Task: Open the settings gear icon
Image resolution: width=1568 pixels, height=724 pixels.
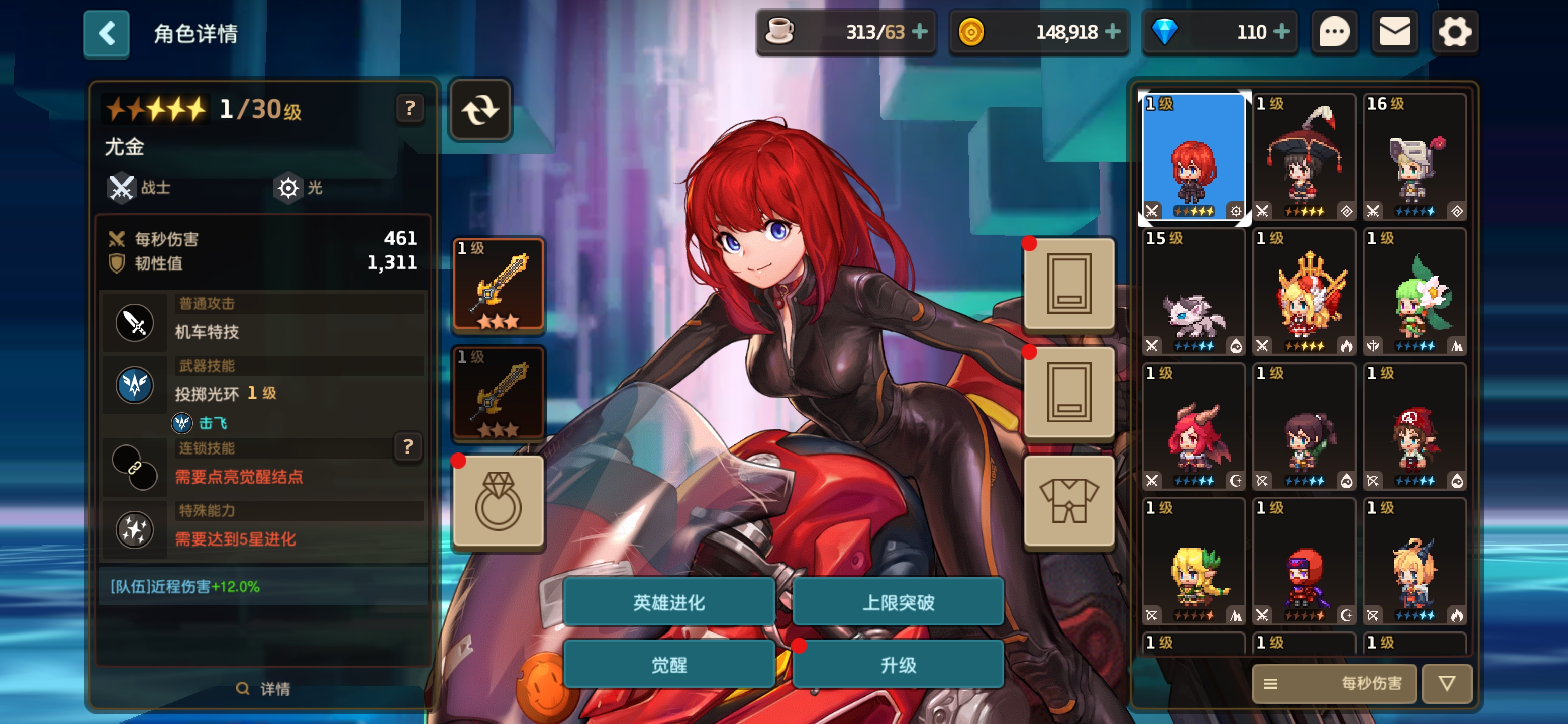Action: (1455, 33)
